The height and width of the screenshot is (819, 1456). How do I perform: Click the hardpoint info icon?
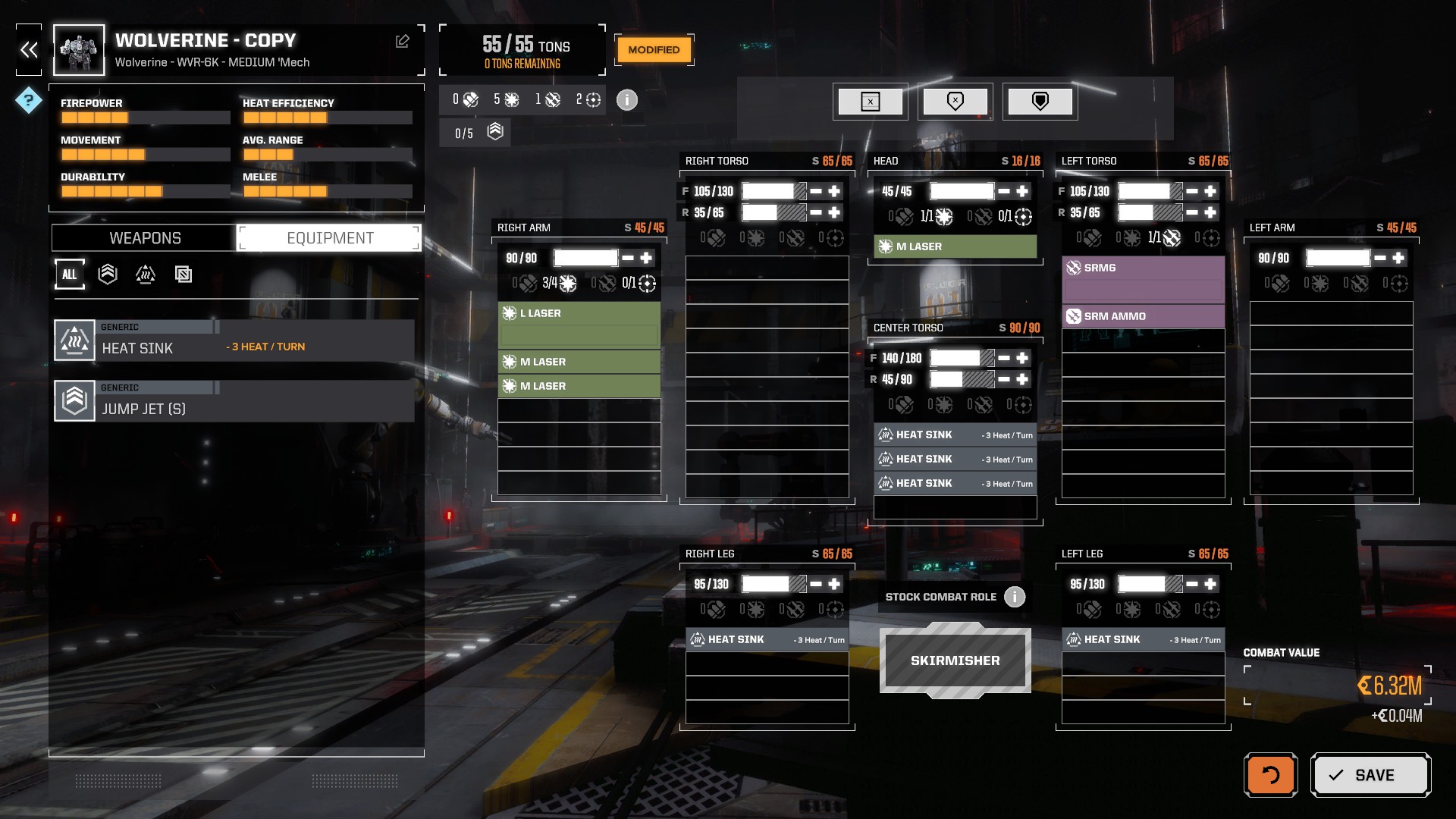coord(626,100)
